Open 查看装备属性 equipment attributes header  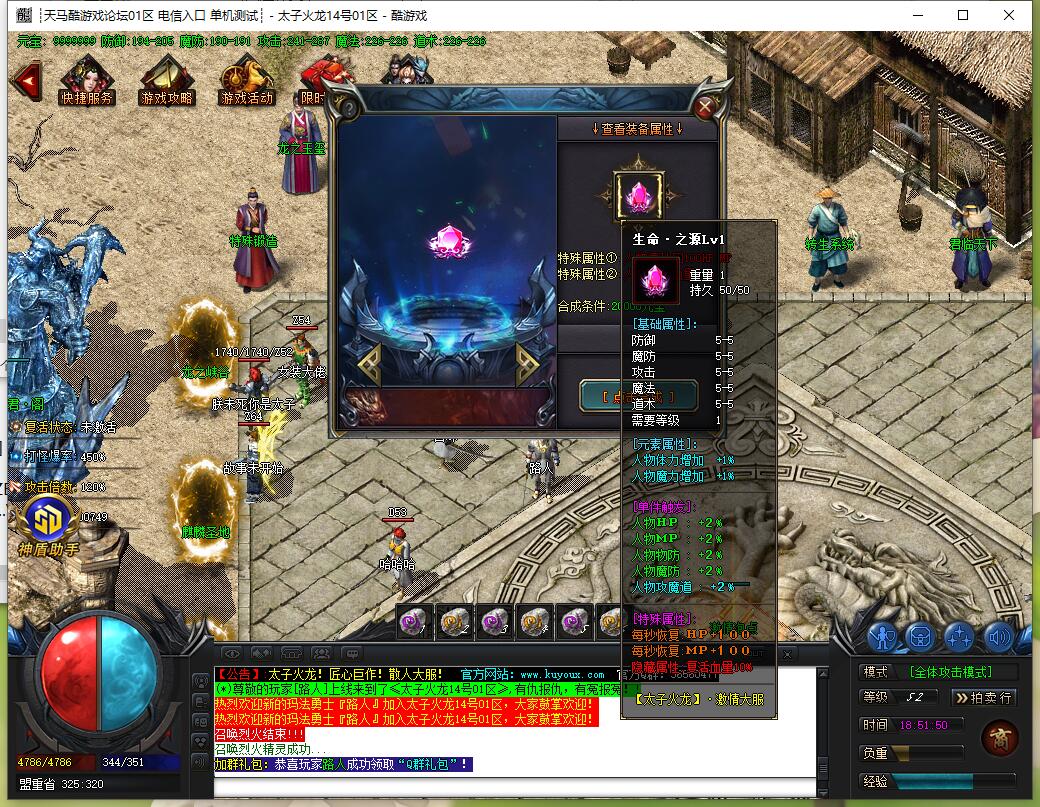pos(637,129)
